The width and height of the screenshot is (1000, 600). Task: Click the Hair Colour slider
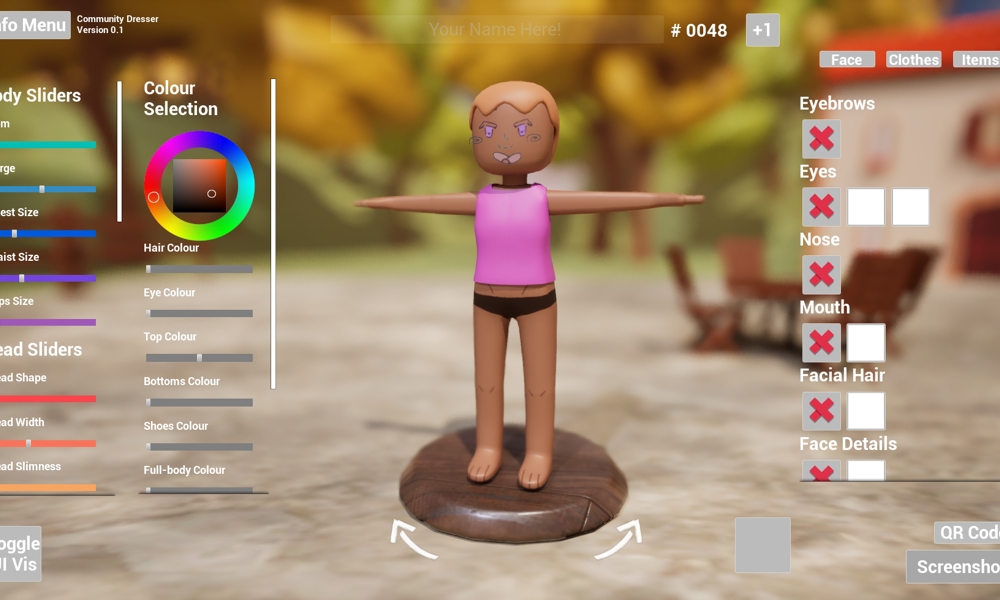[x=199, y=269]
